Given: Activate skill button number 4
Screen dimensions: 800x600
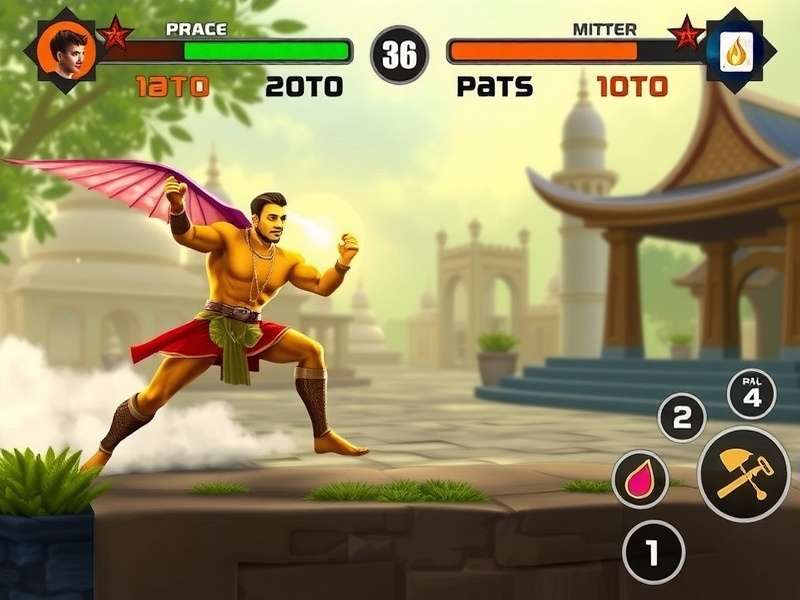Looking at the screenshot, I should [x=751, y=394].
